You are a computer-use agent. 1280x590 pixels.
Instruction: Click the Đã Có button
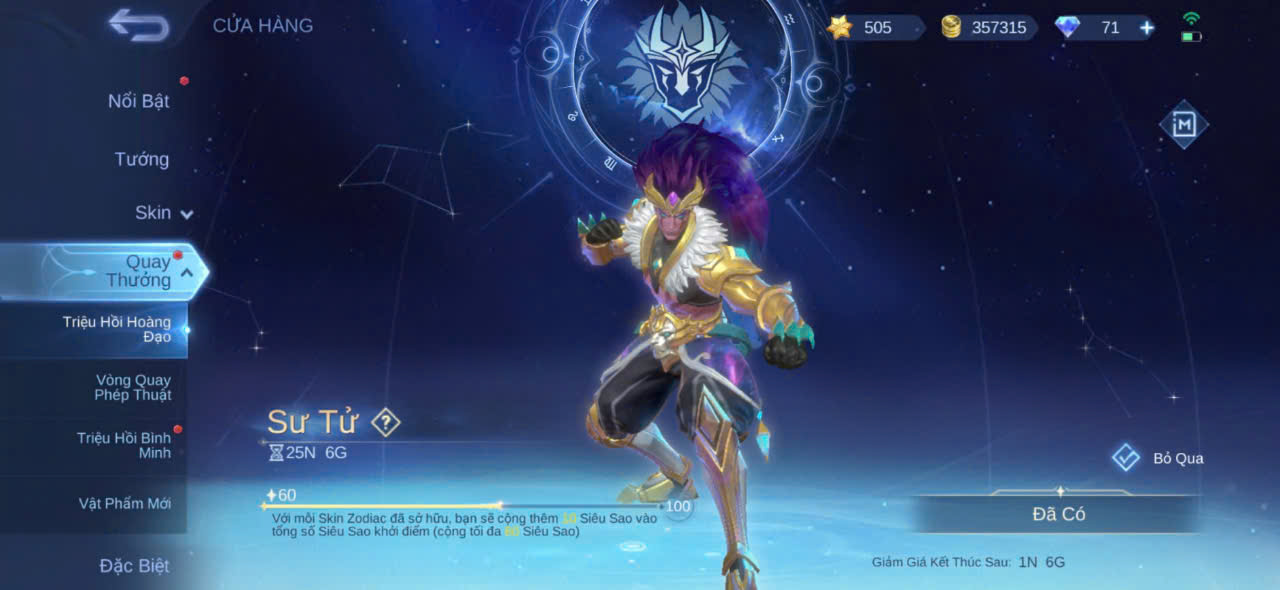click(1058, 514)
